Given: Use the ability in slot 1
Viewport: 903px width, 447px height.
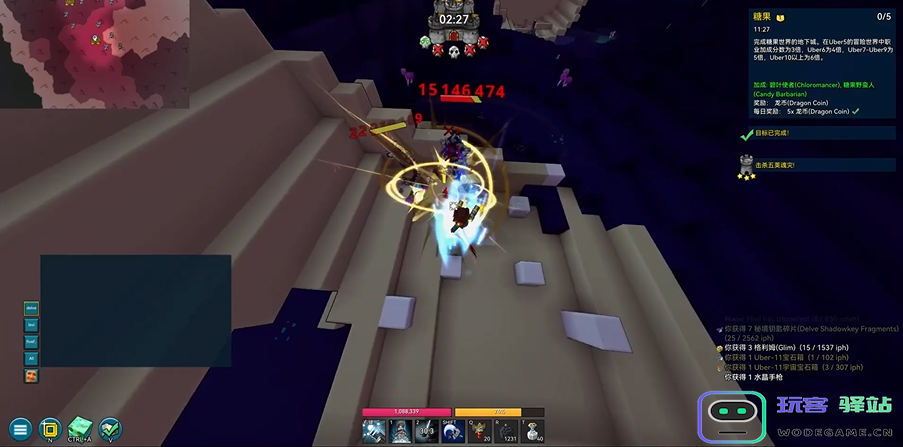Looking at the screenshot, I should (399, 430).
